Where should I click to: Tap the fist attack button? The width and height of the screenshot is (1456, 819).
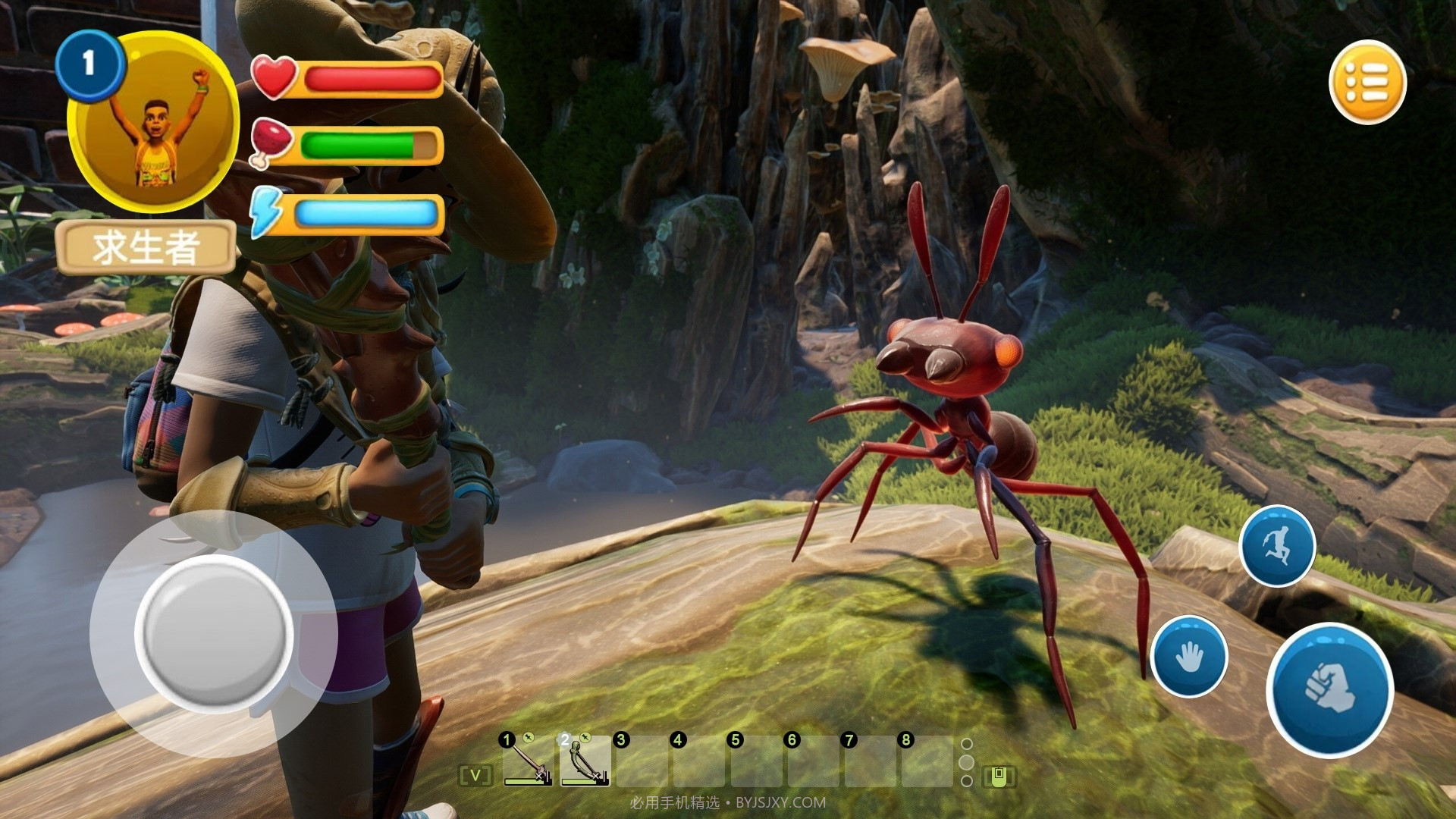point(1329,689)
